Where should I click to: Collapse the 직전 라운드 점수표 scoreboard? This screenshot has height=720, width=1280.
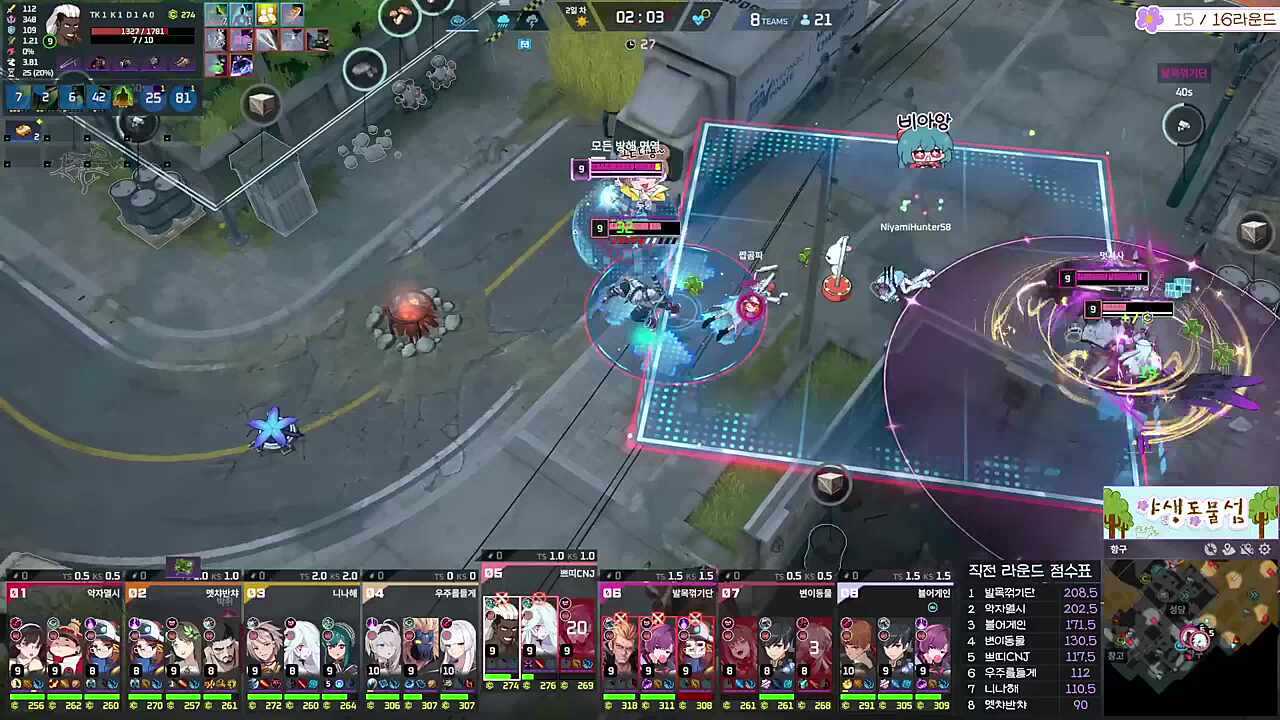click(x=1030, y=570)
